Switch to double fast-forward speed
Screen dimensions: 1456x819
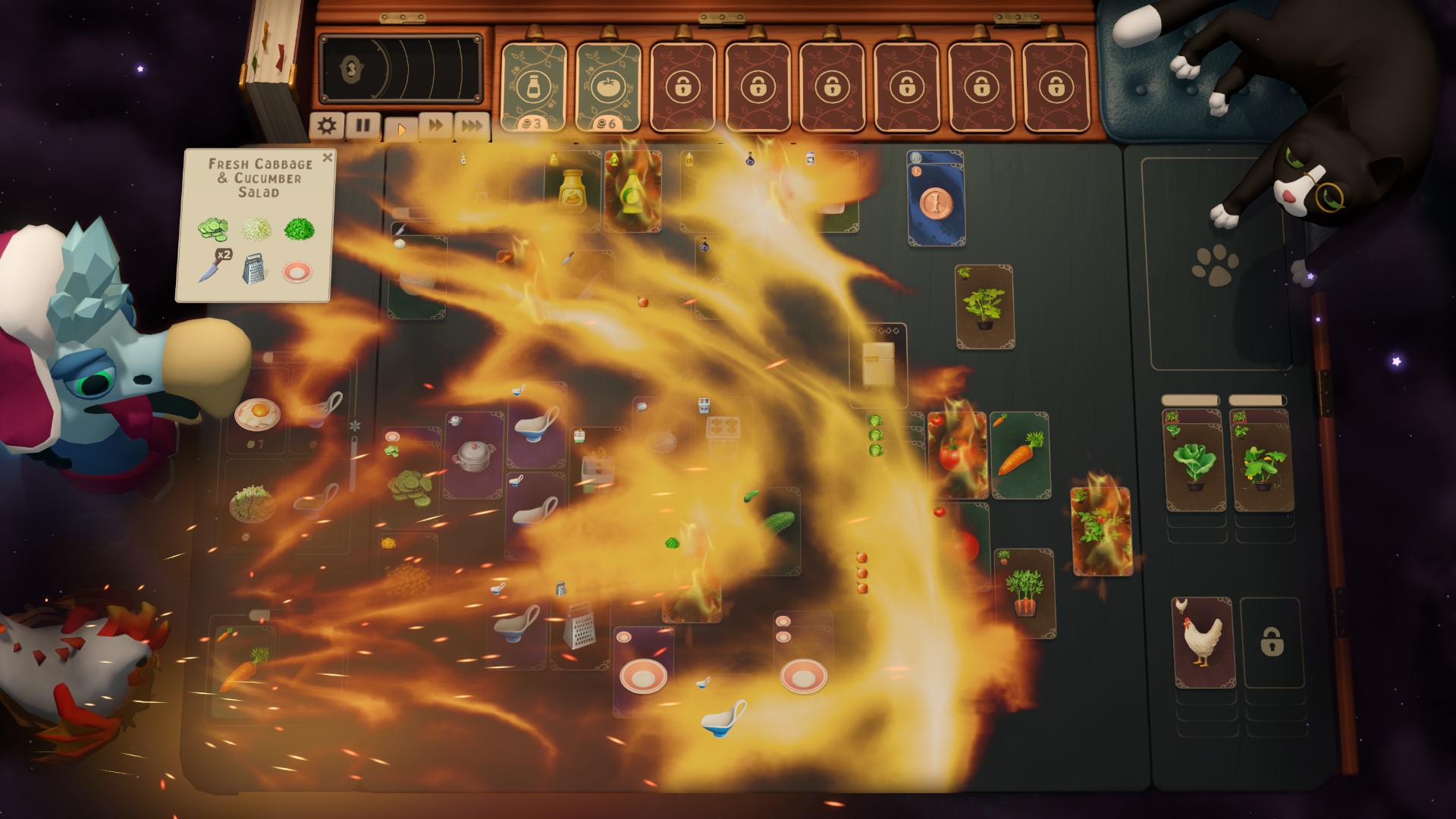[436, 126]
